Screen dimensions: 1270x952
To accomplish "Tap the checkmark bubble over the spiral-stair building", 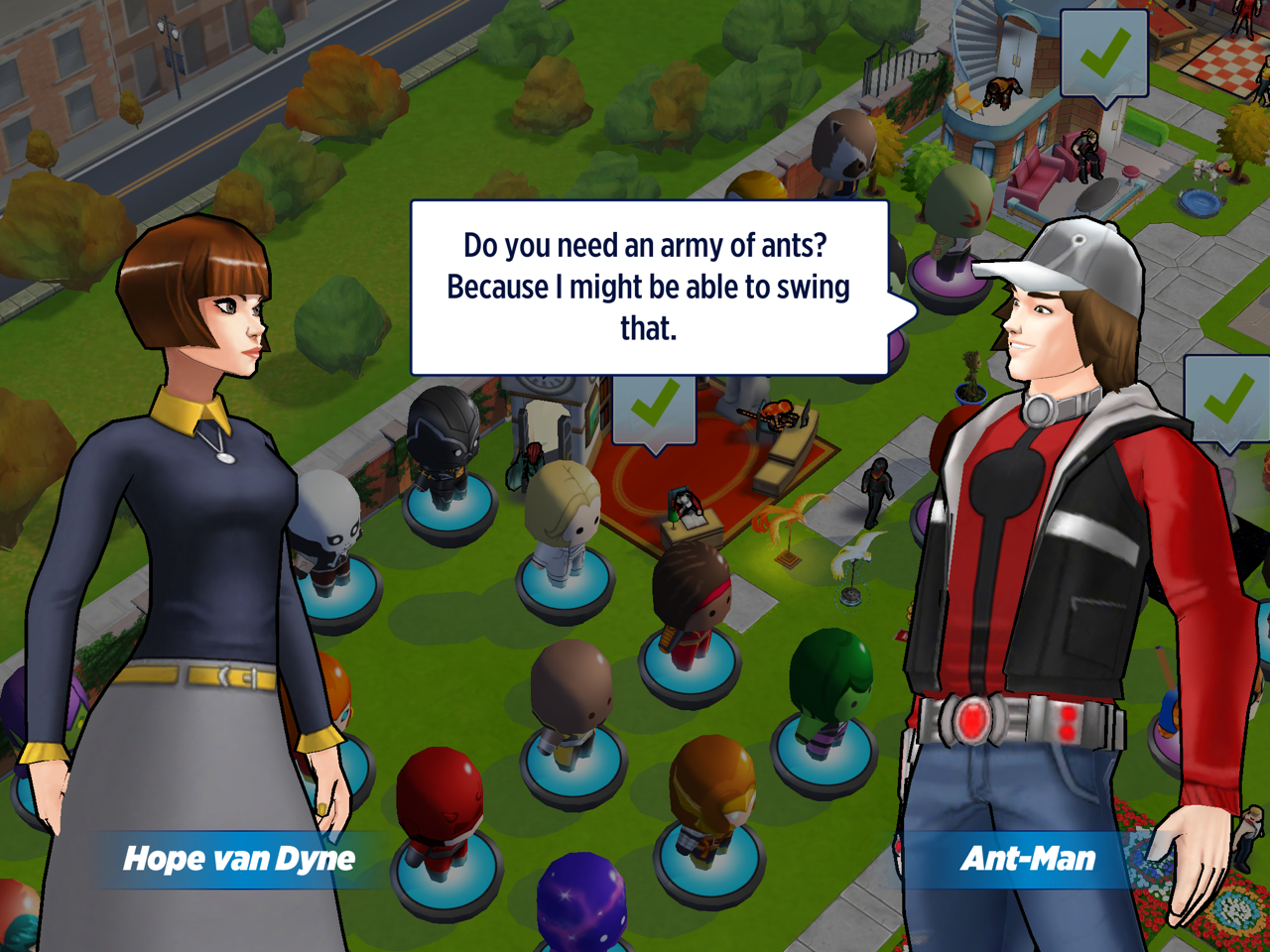I will tap(1103, 54).
